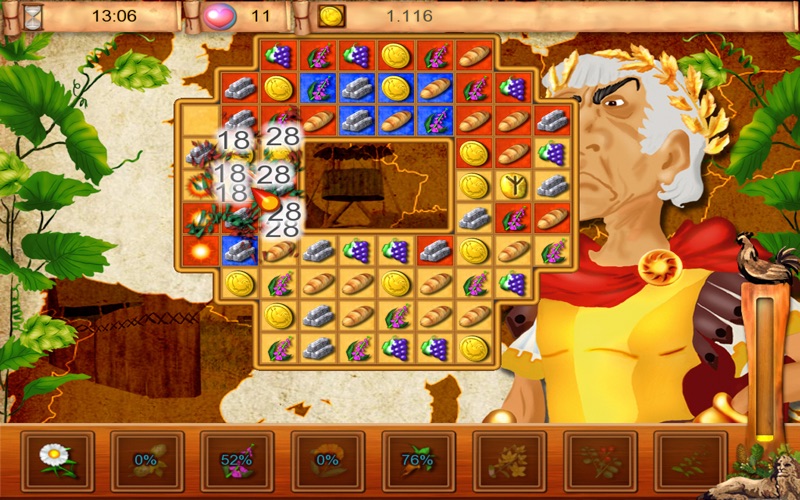Select the pink flower power-up at 52%
Image resolution: width=800 pixels, height=500 pixels.
(x=237, y=461)
